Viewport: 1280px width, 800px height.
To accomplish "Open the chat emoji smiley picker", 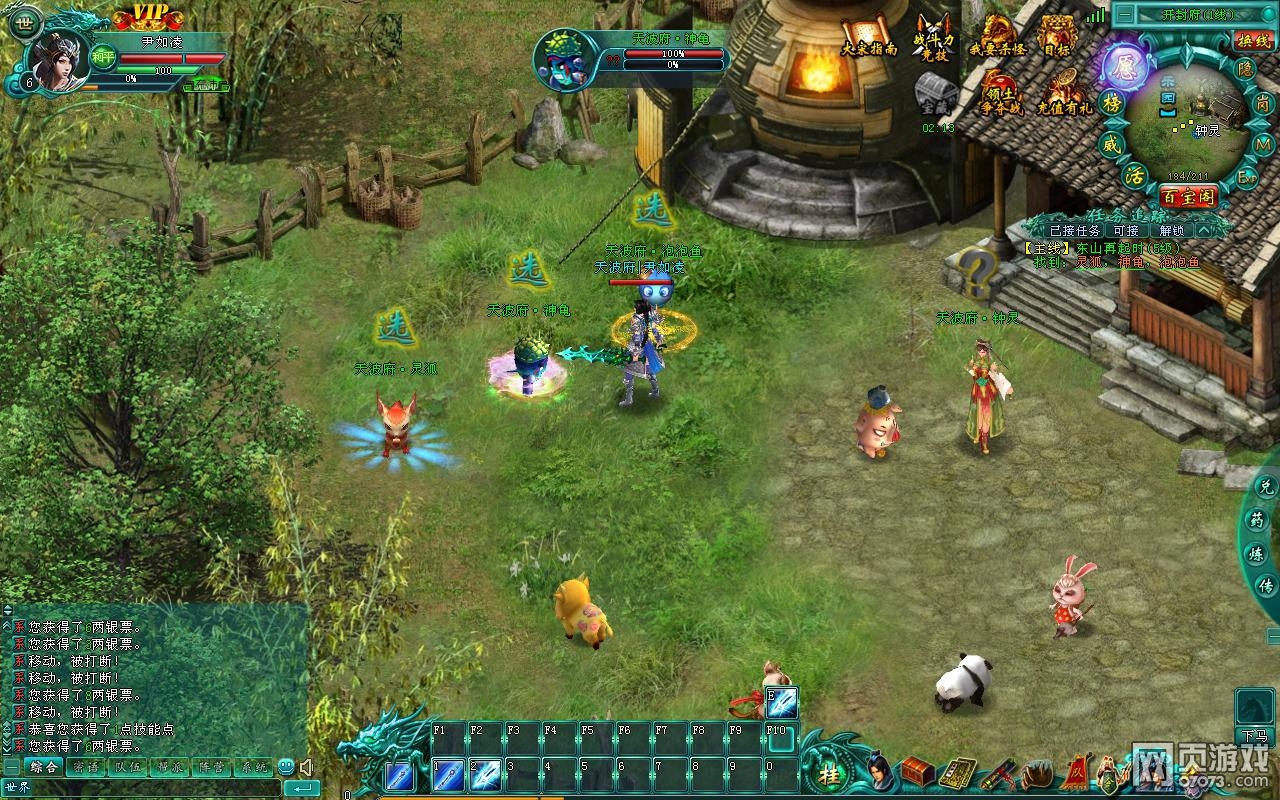I will pos(286,768).
